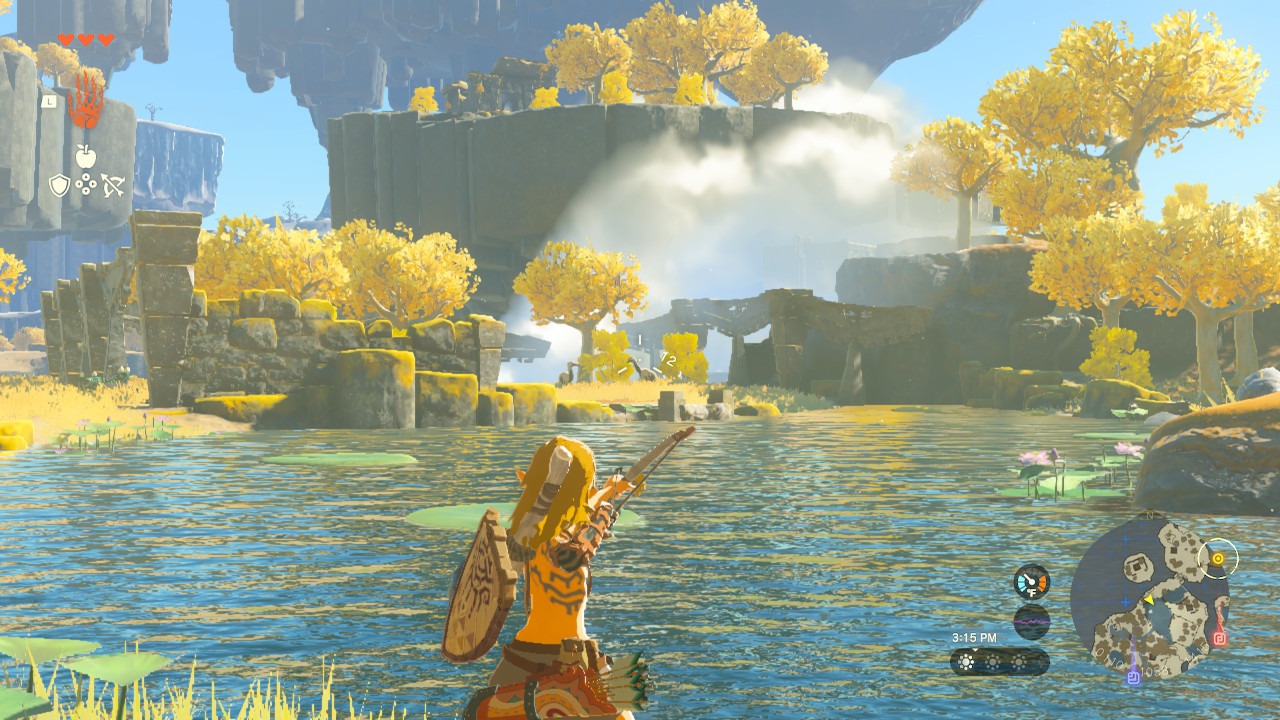
Task: Click the purple noise detection meter
Action: click(1032, 621)
